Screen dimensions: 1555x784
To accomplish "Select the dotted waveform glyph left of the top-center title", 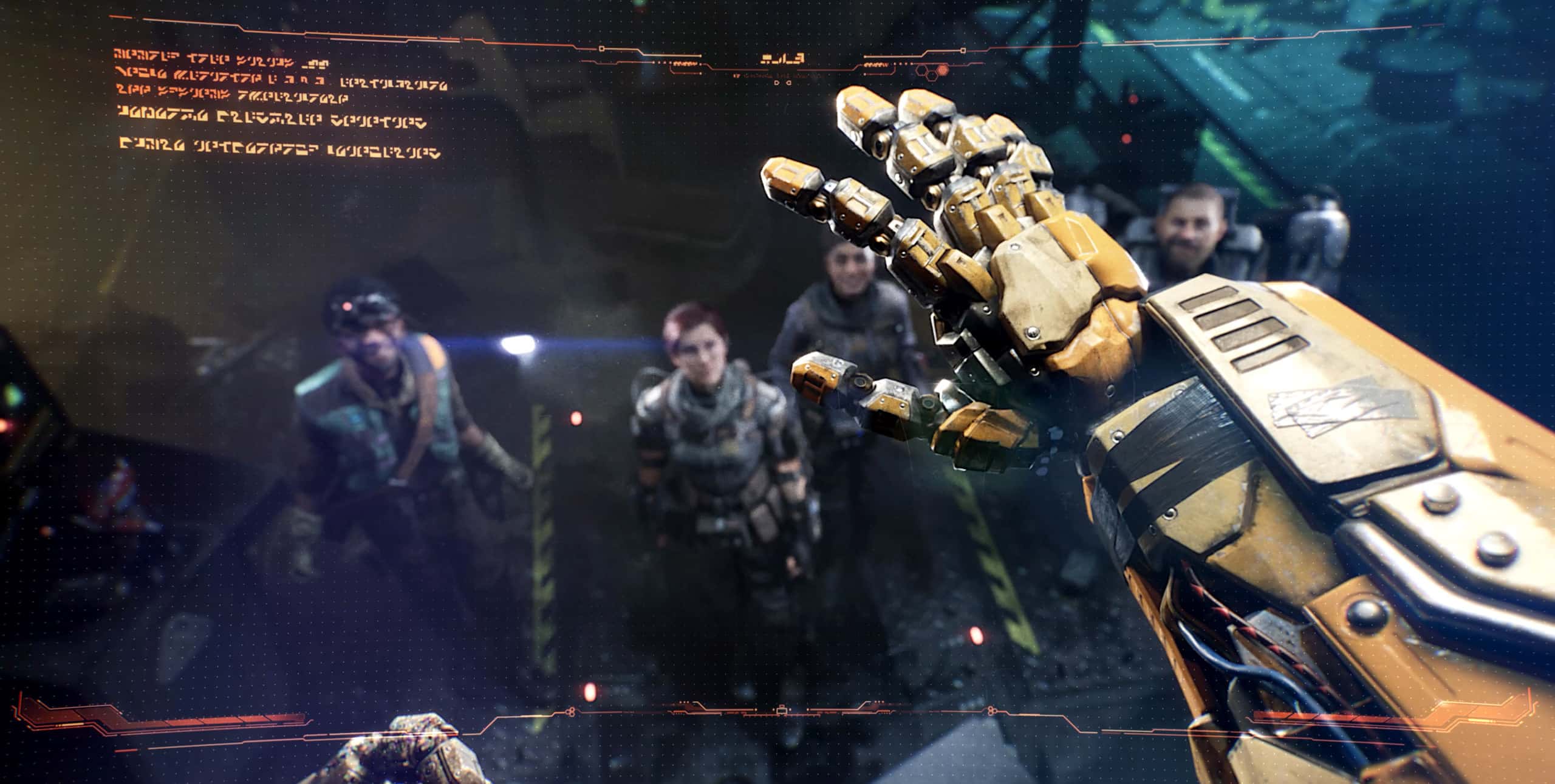I will click(x=685, y=64).
